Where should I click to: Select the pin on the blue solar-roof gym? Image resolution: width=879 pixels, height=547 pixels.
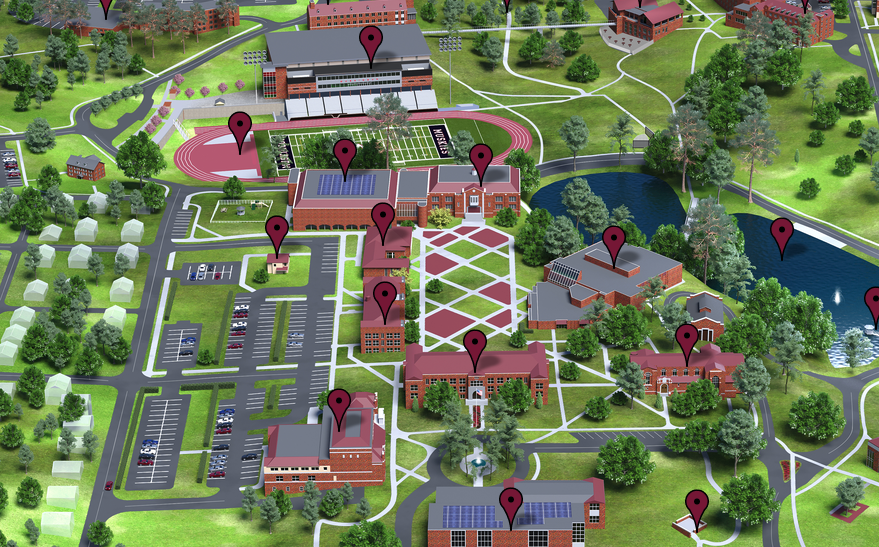pyautogui.click(x=345, y=155)
